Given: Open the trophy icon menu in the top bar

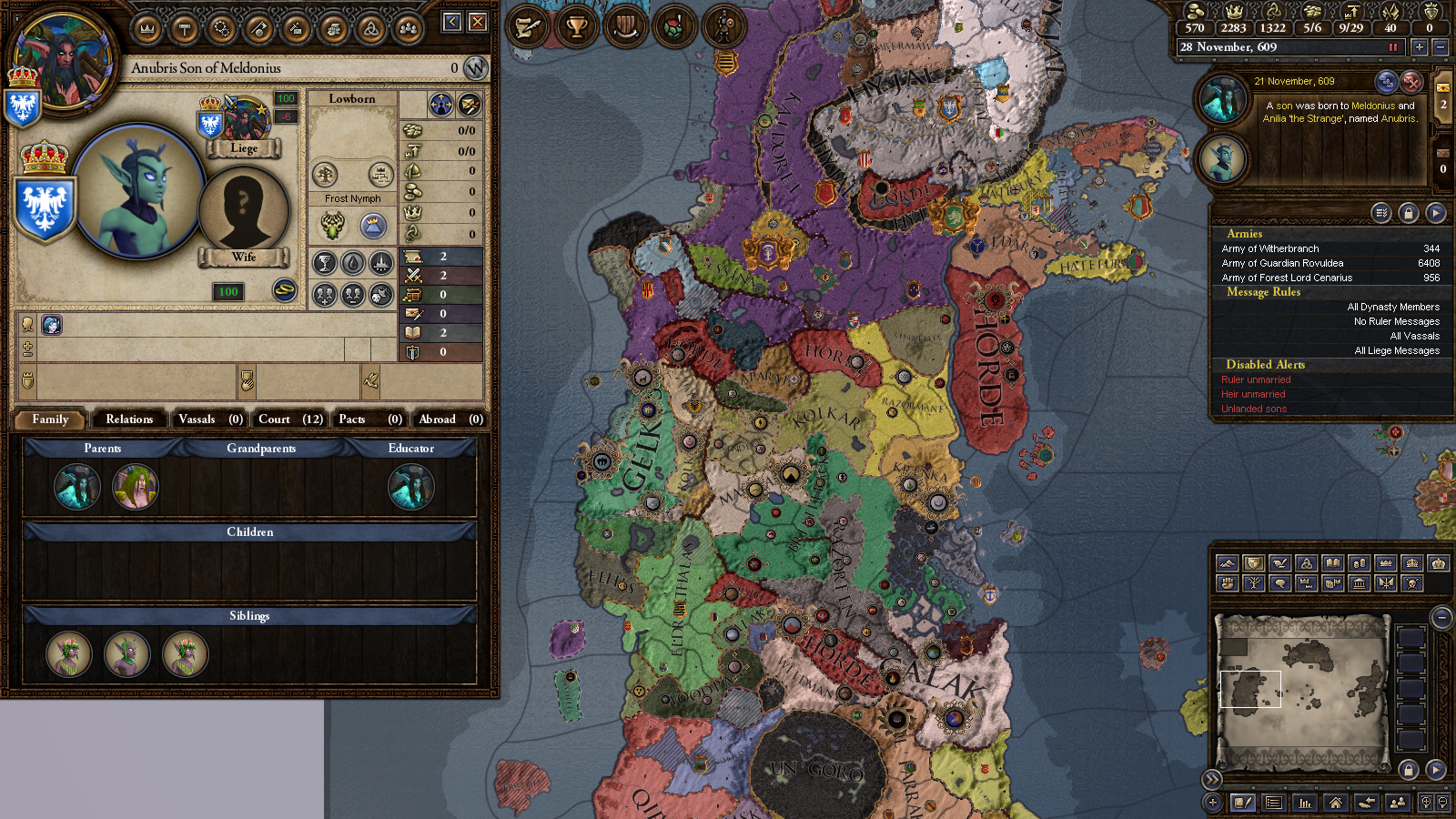Looking at the screenshot, I should pos(576,27).
